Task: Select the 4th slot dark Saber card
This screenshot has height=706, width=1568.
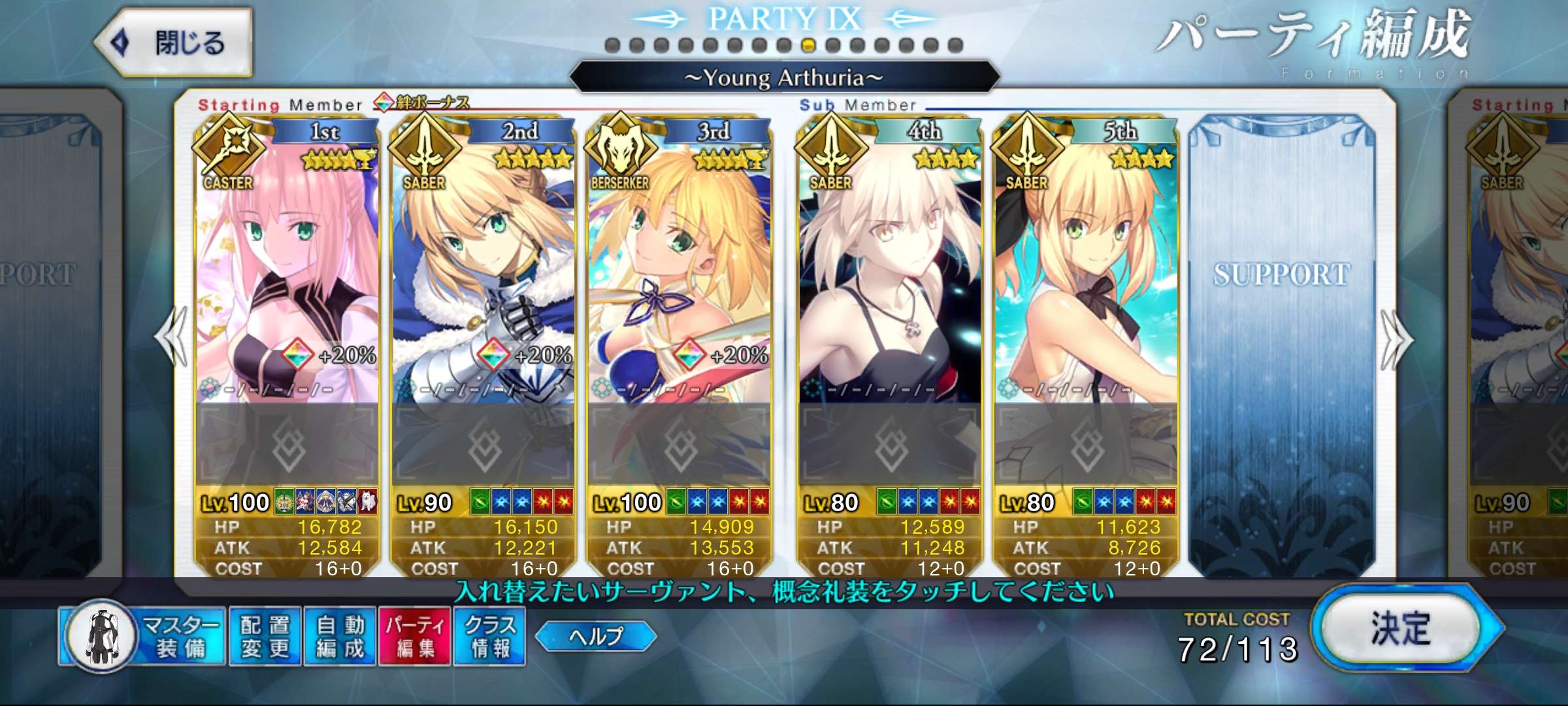Action: pyautogui.click(x=890, y=275)
